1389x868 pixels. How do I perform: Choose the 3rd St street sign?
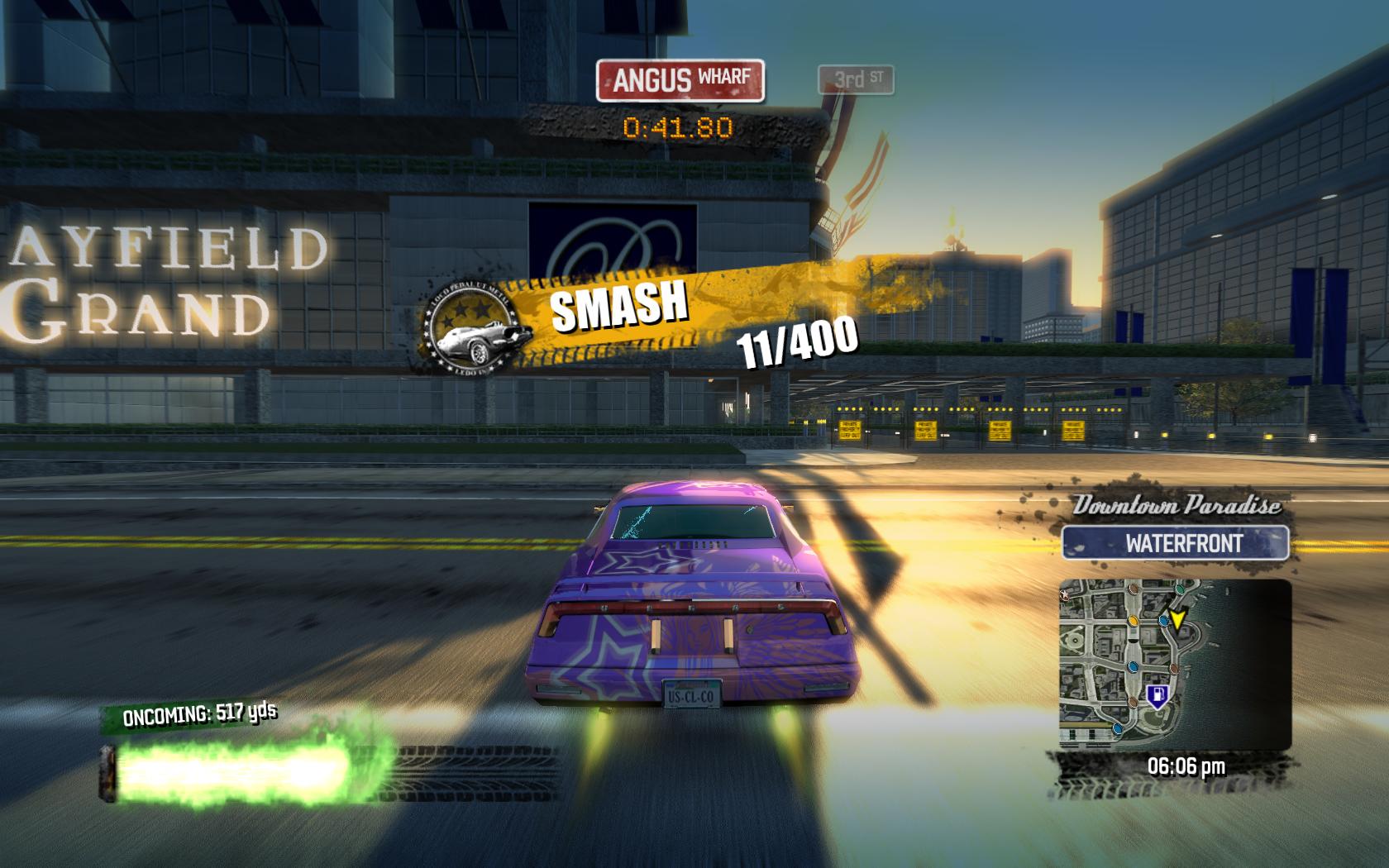pyautogui.click(x=856, y=80)
